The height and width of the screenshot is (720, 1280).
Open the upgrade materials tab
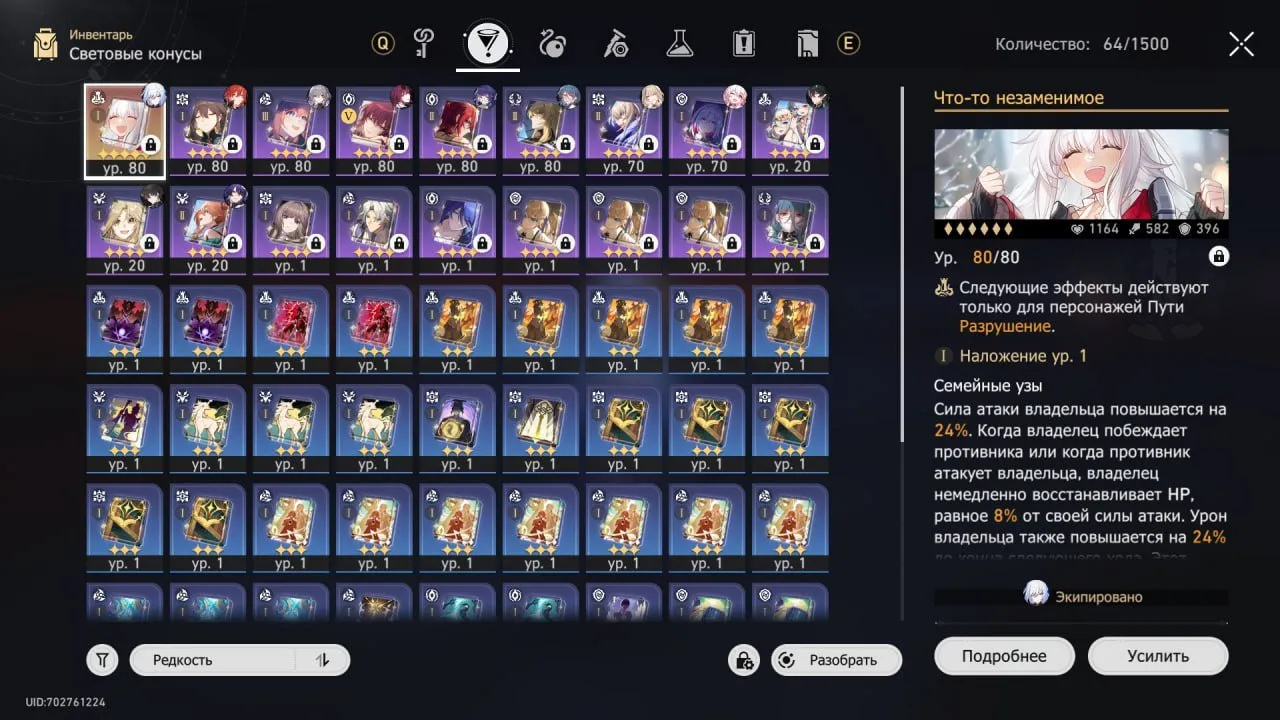(x=615, y=43)
